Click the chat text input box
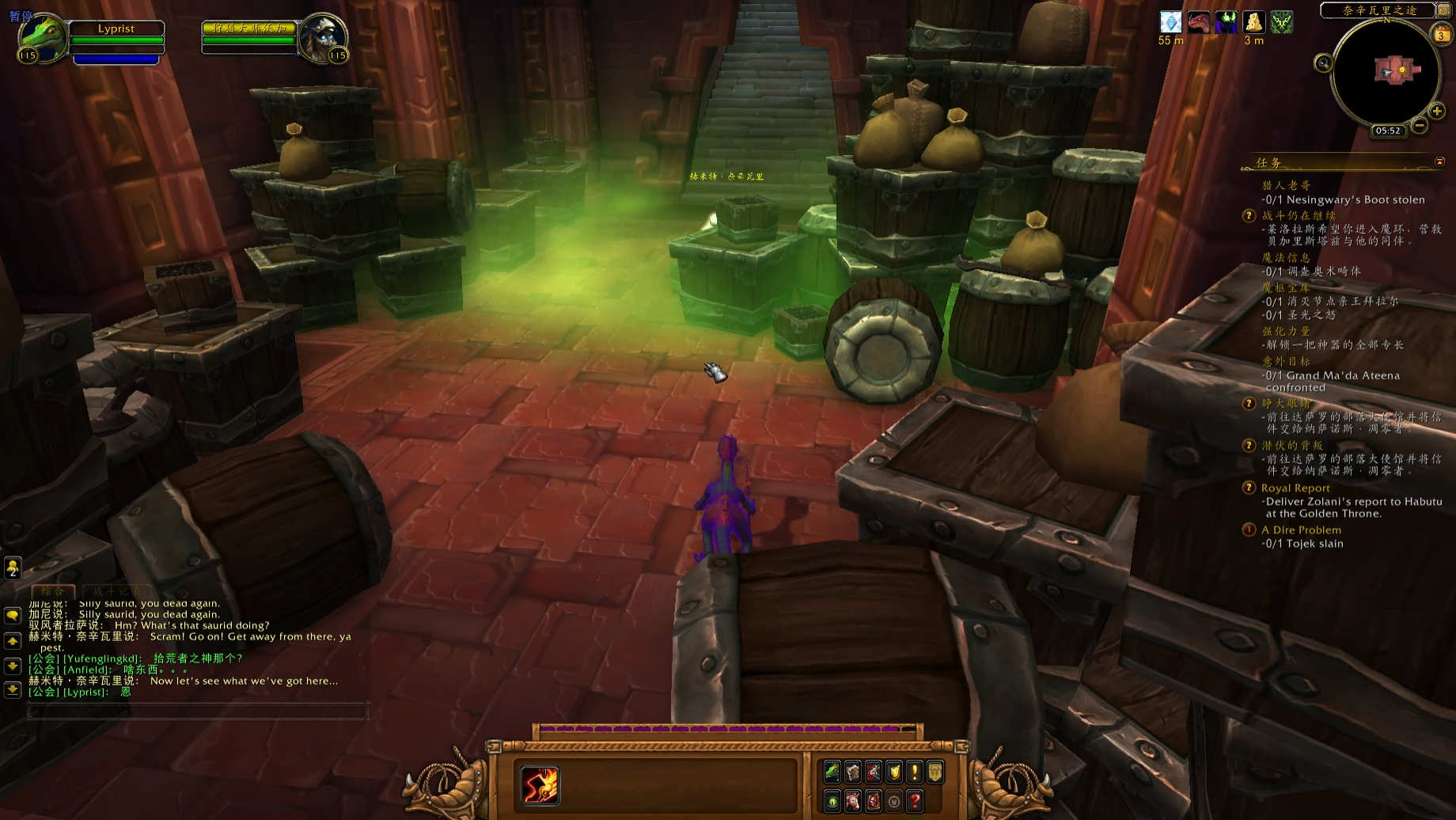 pyautogui.click(x=198, y=712)
